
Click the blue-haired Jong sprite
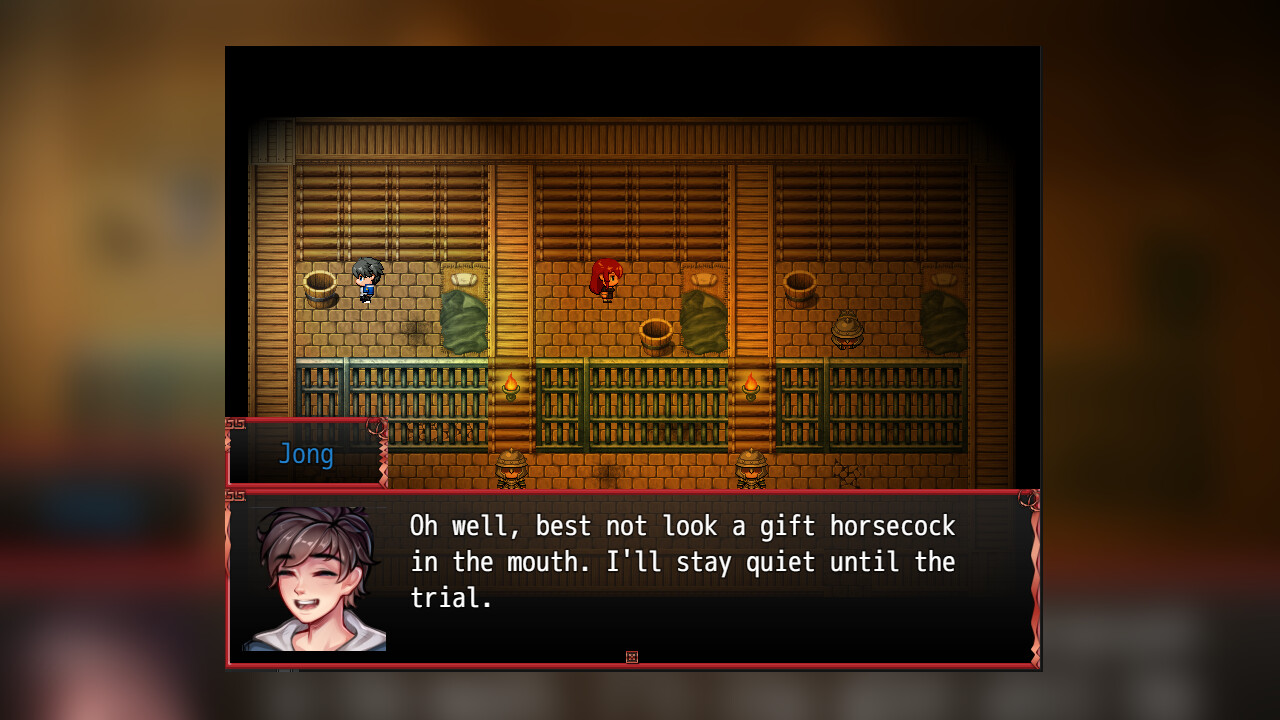[x=366, y=280]
